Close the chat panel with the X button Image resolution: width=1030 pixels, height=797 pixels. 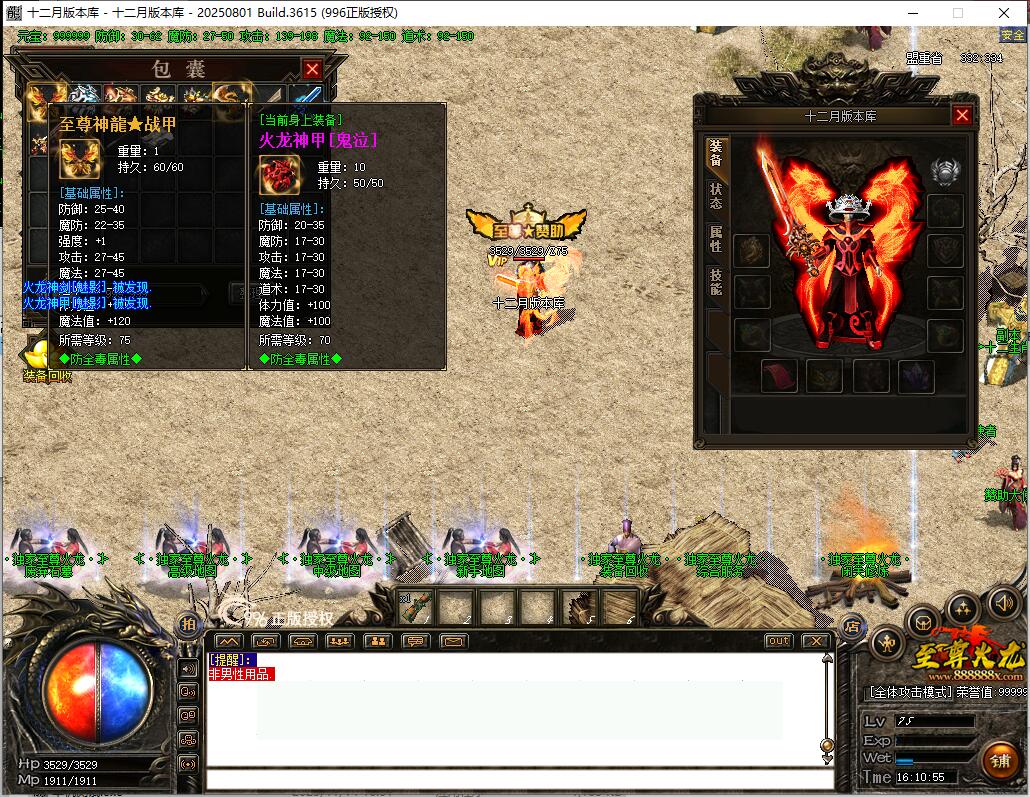pos(816,641)
